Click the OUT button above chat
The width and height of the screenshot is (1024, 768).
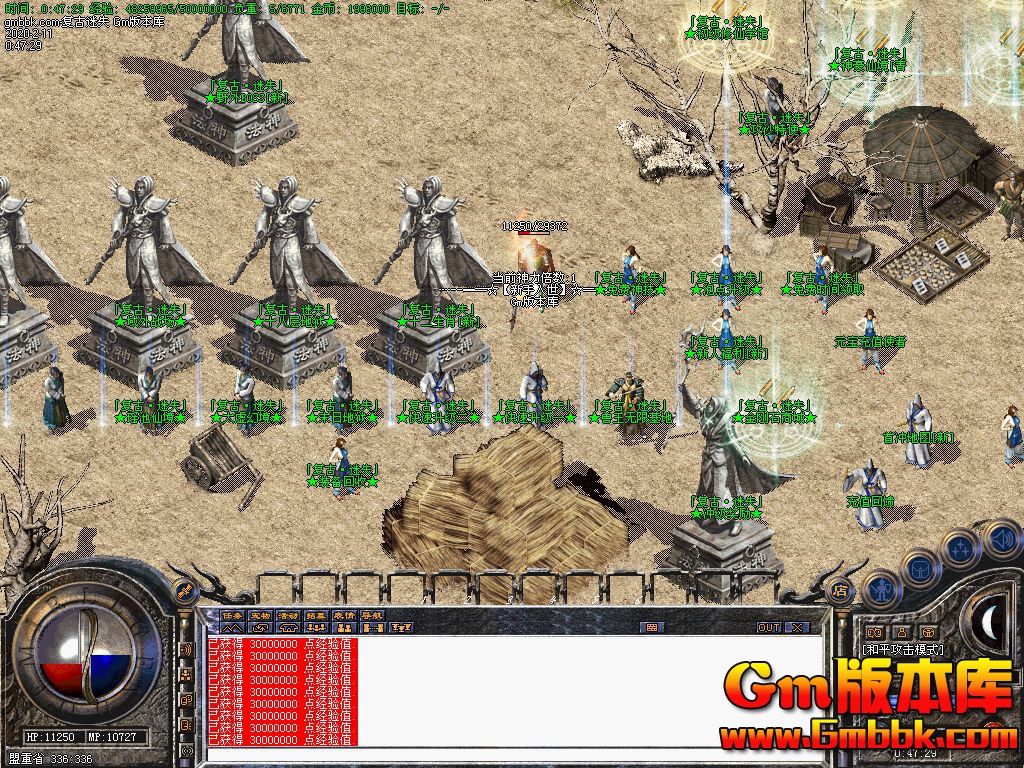point(768,627)
